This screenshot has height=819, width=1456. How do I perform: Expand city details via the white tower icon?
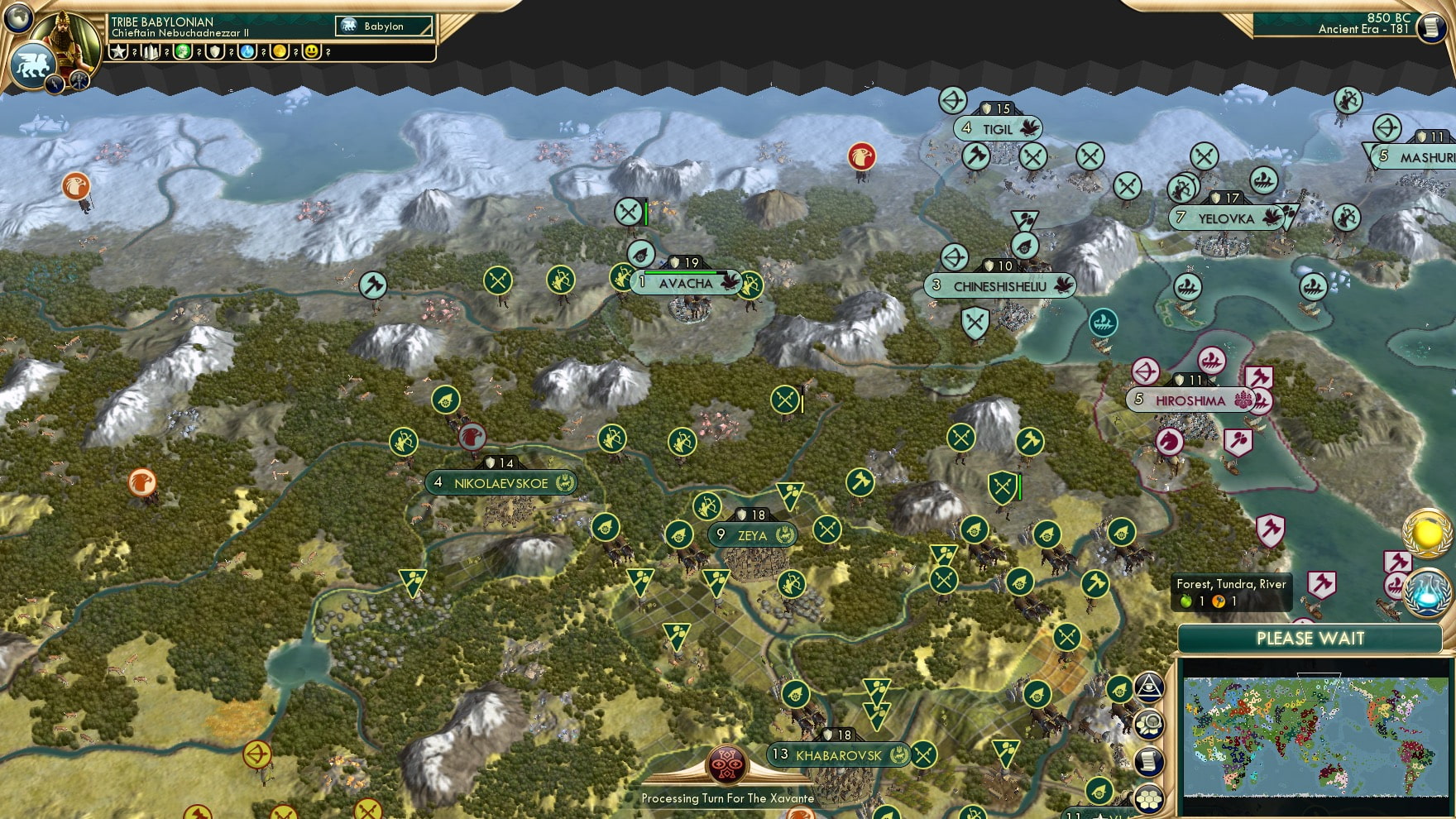[x=149, y=51]
